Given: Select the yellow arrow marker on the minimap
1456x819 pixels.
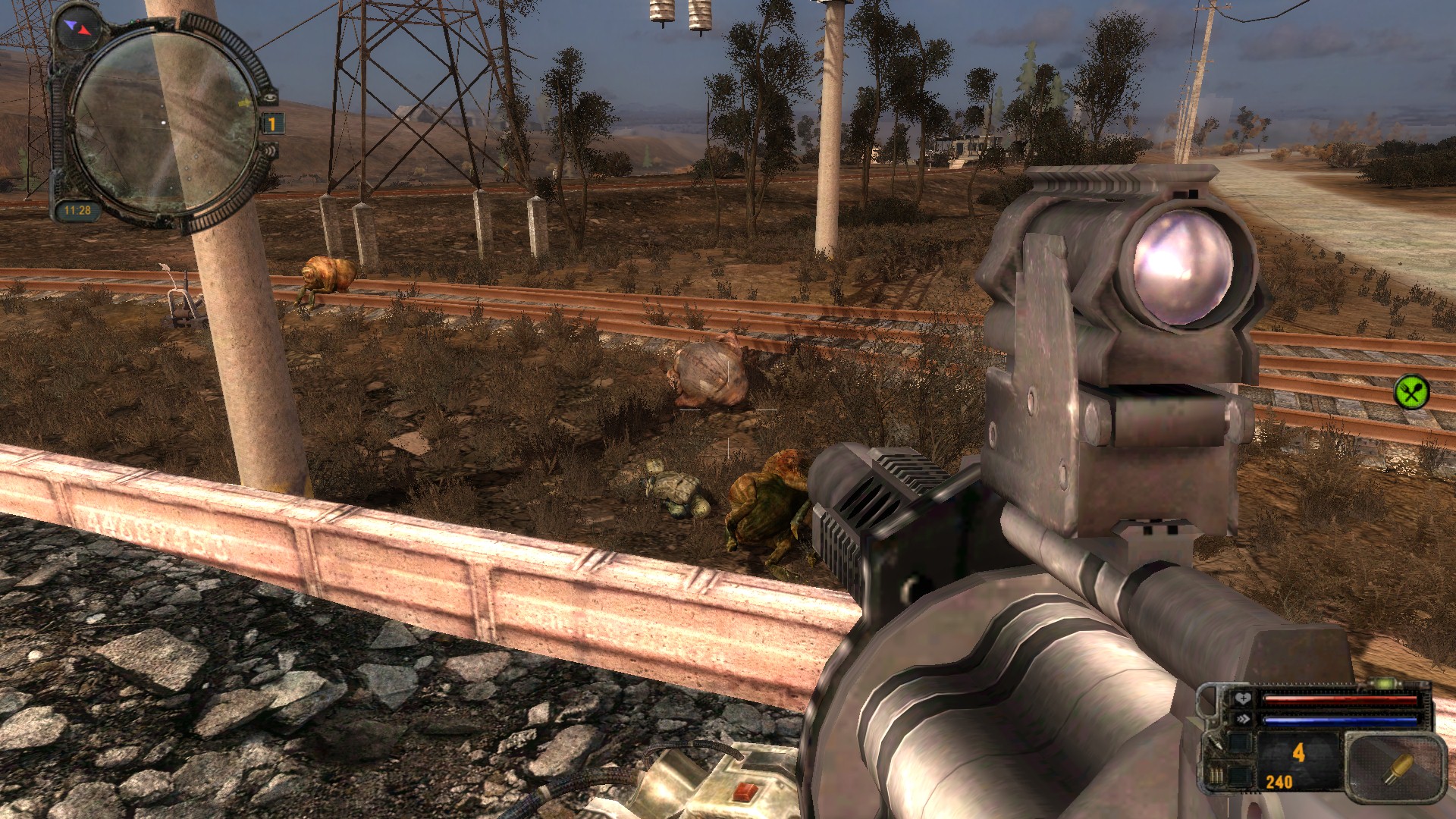Looking at the screenshot, I should click(244, 102).
